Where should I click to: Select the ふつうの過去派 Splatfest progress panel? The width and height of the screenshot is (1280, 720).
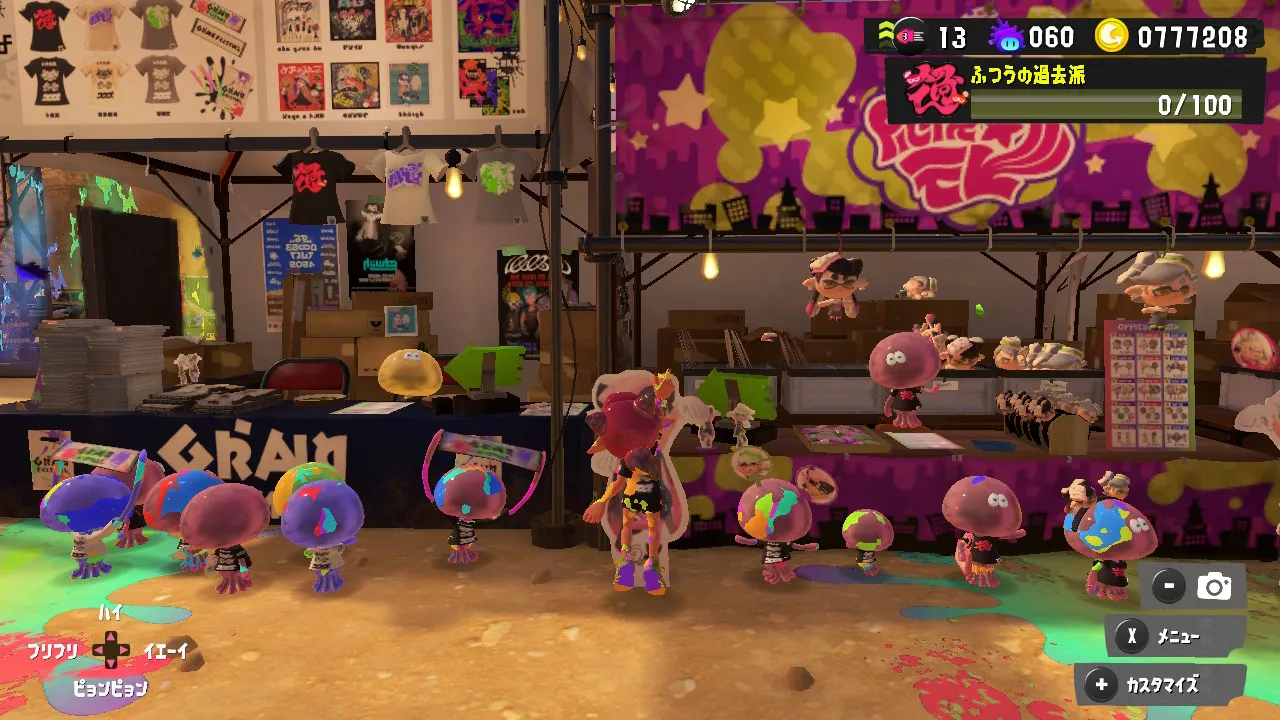tap(1076, 91)
